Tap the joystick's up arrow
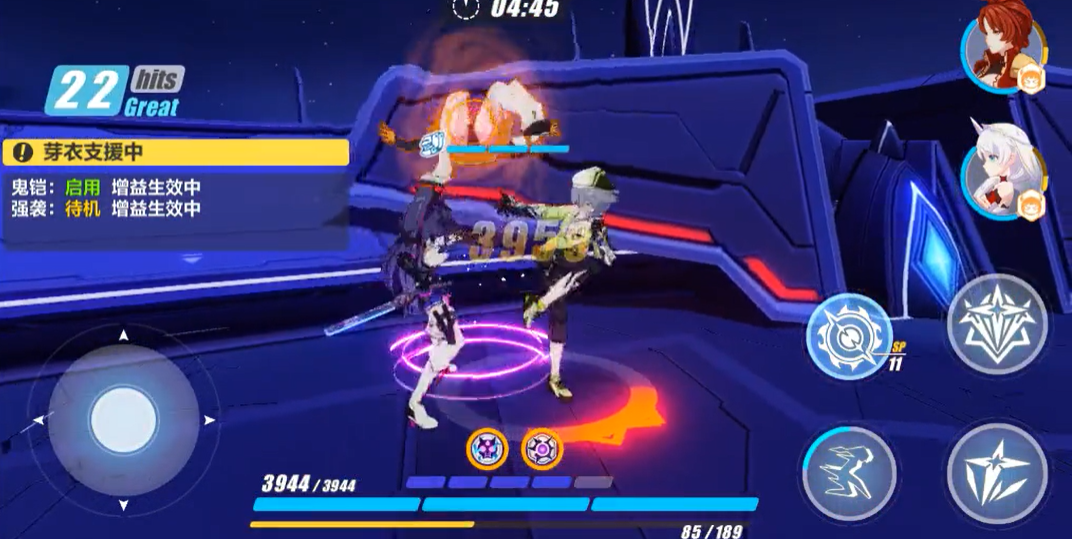Viewport: 1072px width, 539px height. point(124,334)
